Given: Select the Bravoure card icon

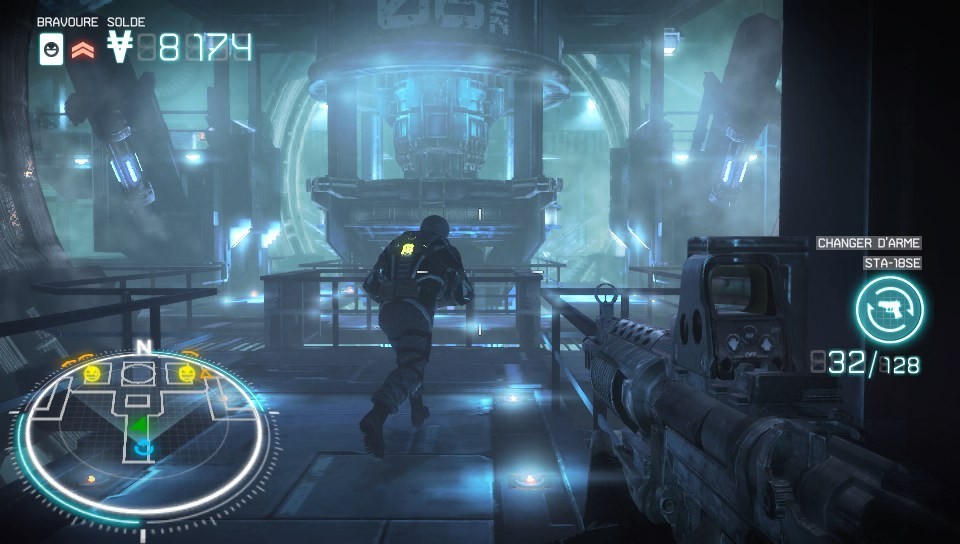Looking at the screenshot, I should [51, 48].
